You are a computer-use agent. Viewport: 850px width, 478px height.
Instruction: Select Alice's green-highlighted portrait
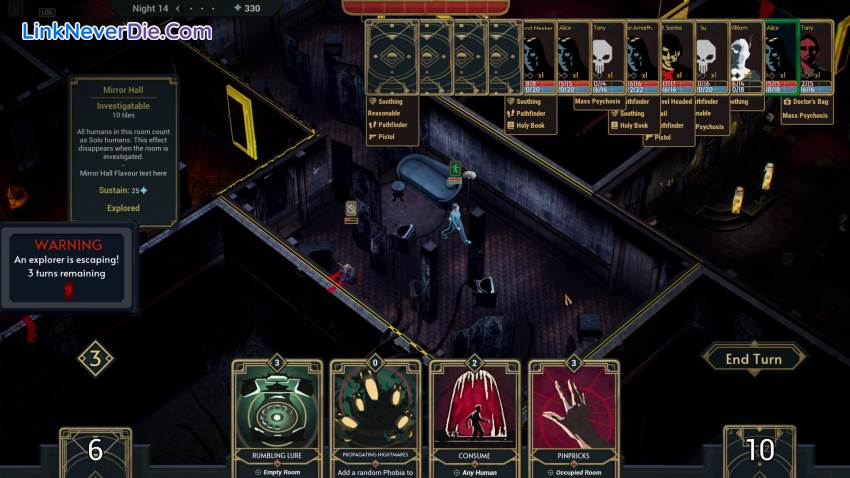[779, 58]
